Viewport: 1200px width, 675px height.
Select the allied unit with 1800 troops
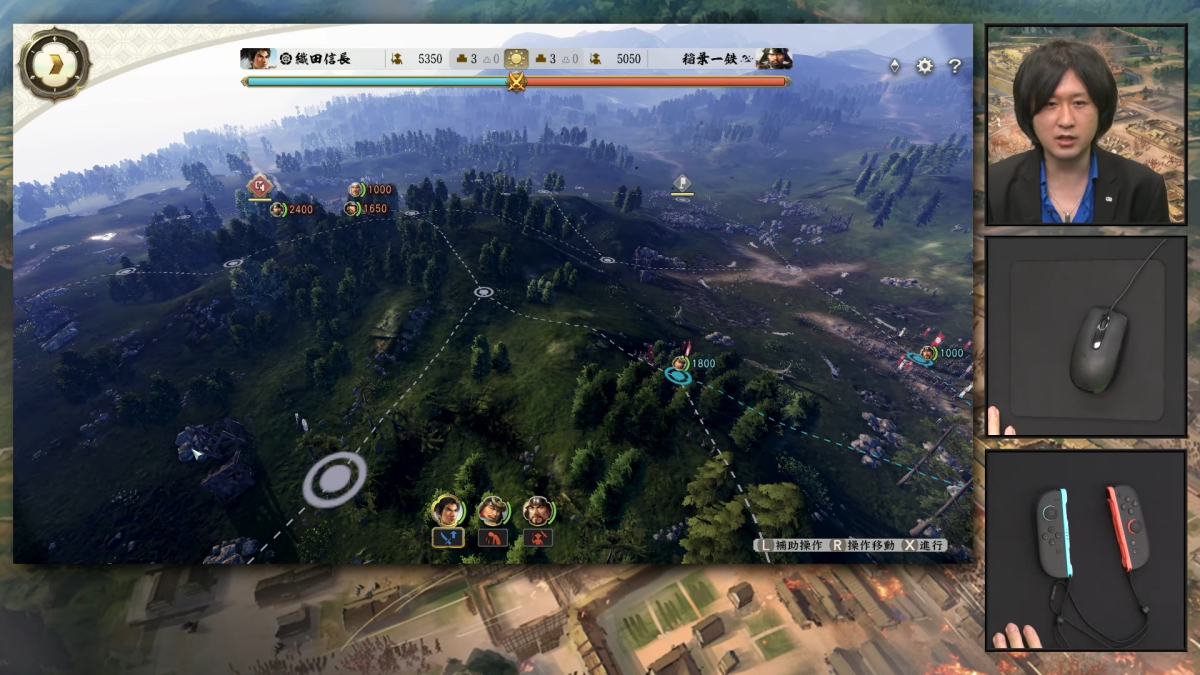pyautogui.click(x=681, y=363)
